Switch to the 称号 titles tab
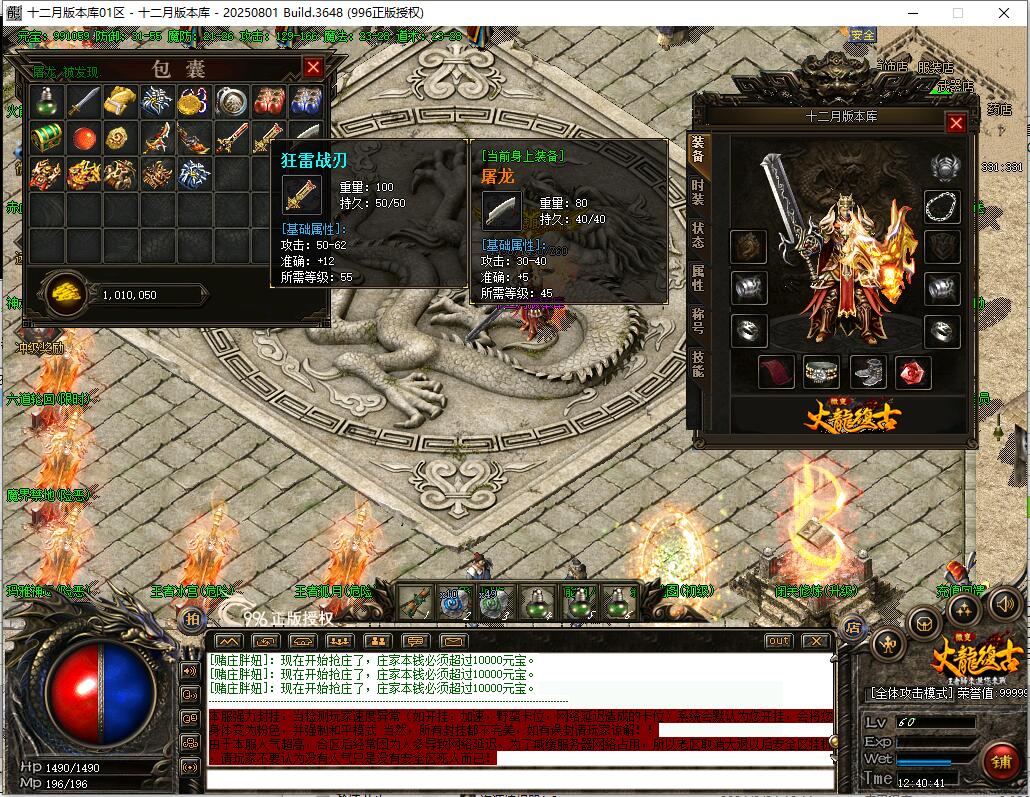This screenshot has width=1030, height=797. 697,322
